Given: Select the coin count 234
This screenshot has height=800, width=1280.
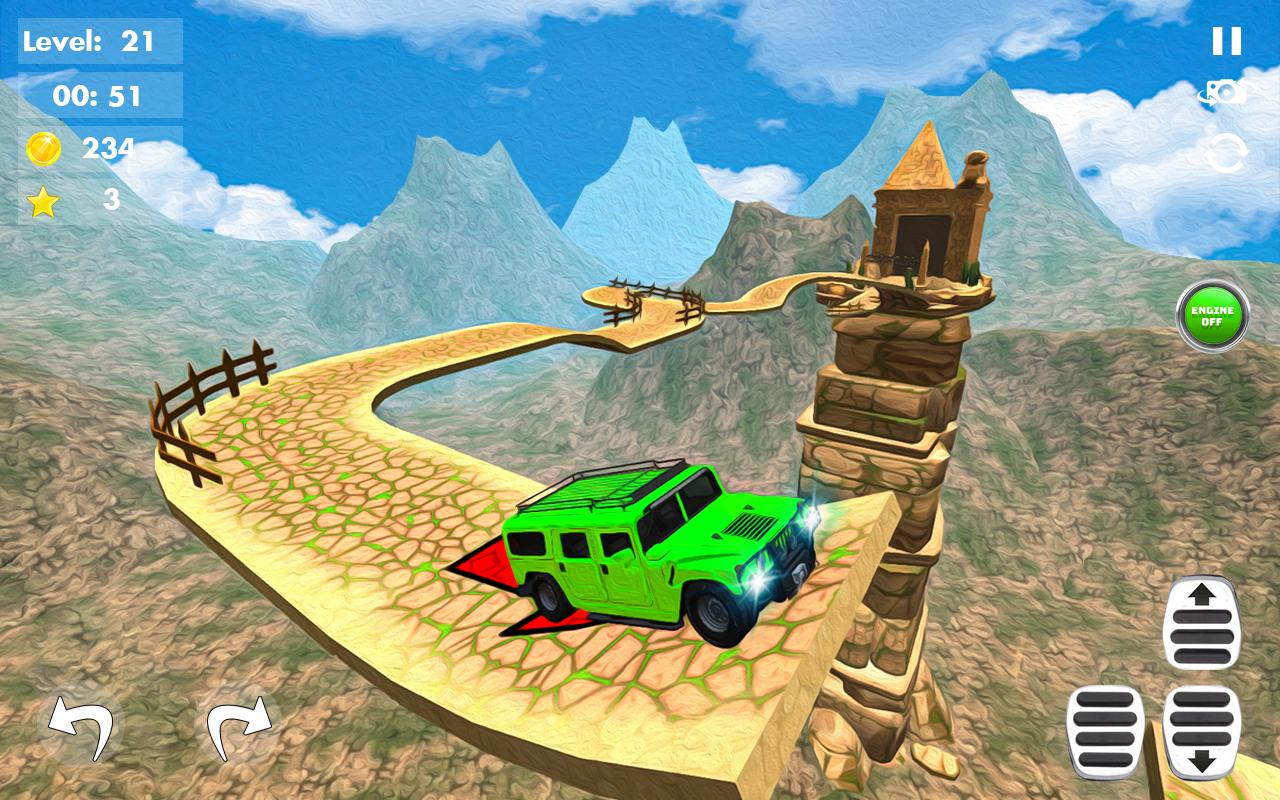Looking at the screenshot, I should (112, 147).
